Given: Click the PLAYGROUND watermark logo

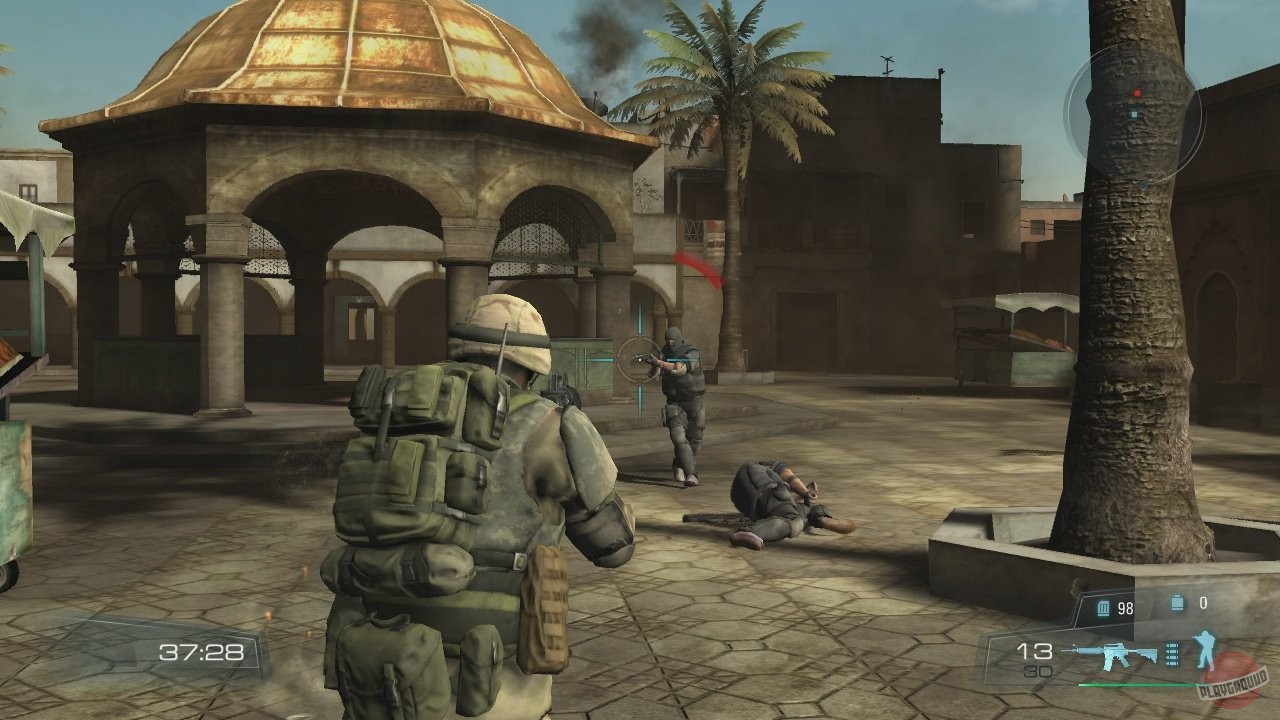Looking at the screenshot, I should point(1232,685).
